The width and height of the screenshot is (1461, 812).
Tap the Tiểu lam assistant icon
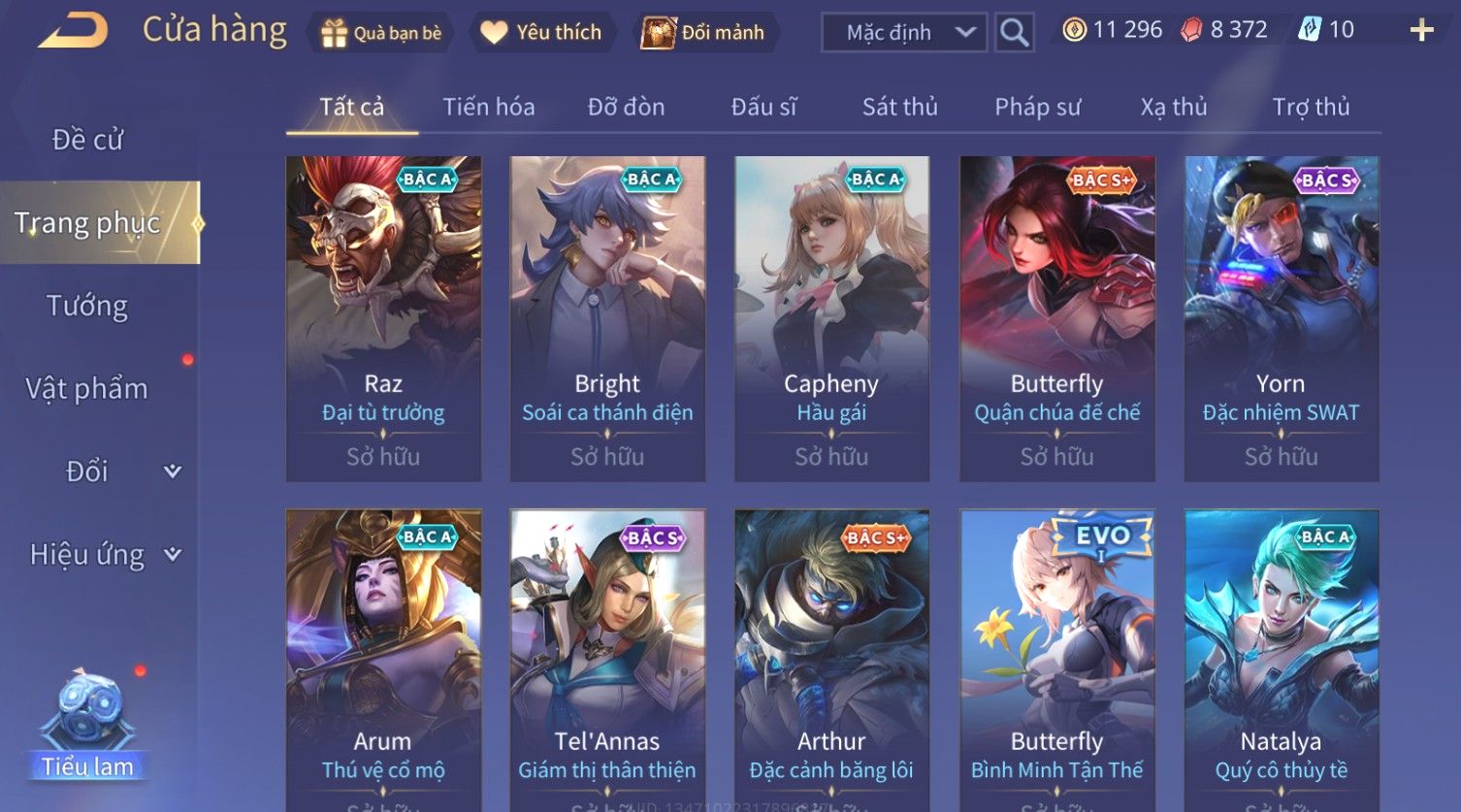coord(87,725)
